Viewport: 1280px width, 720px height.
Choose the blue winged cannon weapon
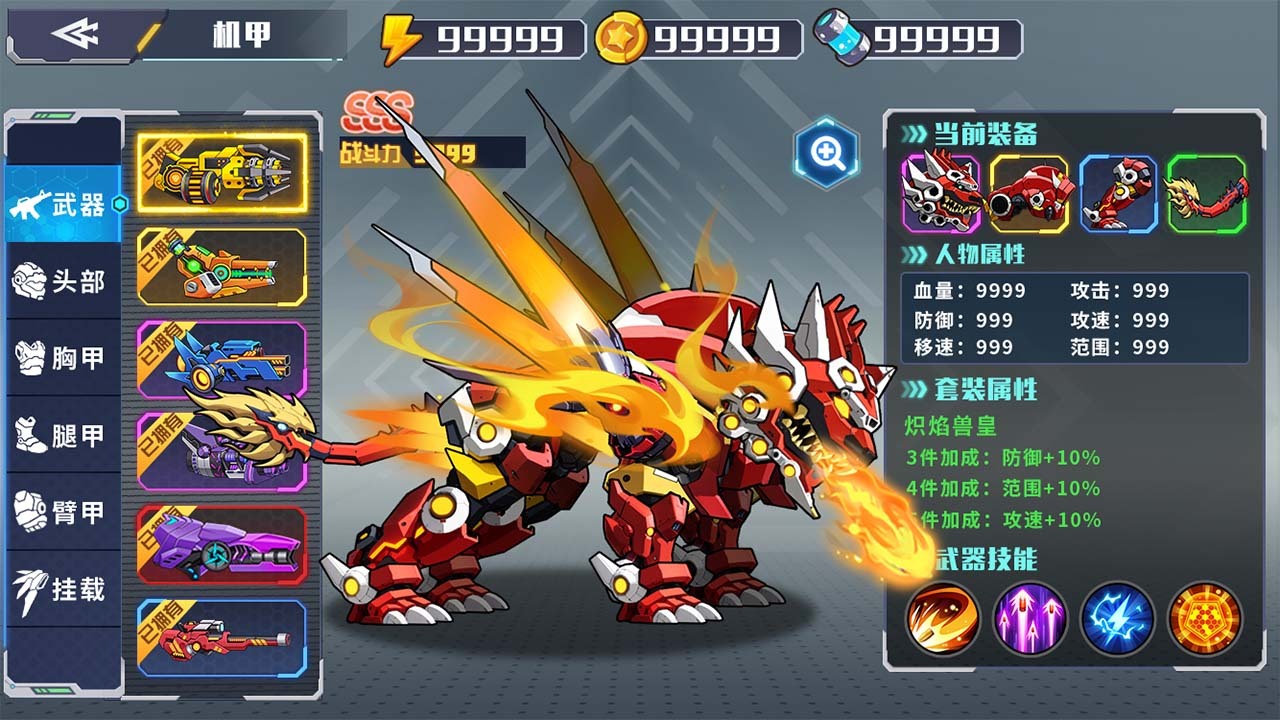click(222, 360)
